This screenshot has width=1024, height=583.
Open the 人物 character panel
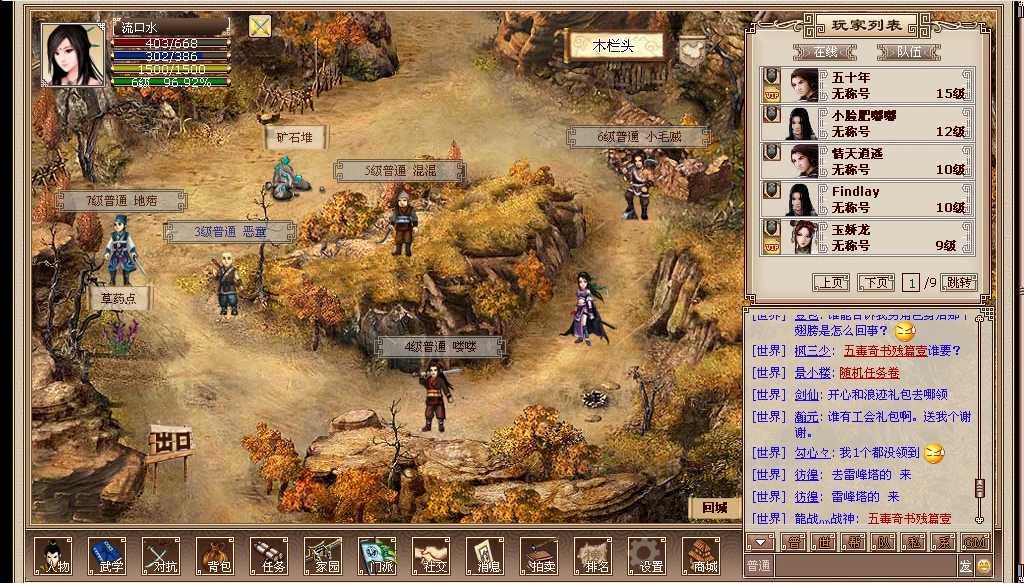[53, 555]
